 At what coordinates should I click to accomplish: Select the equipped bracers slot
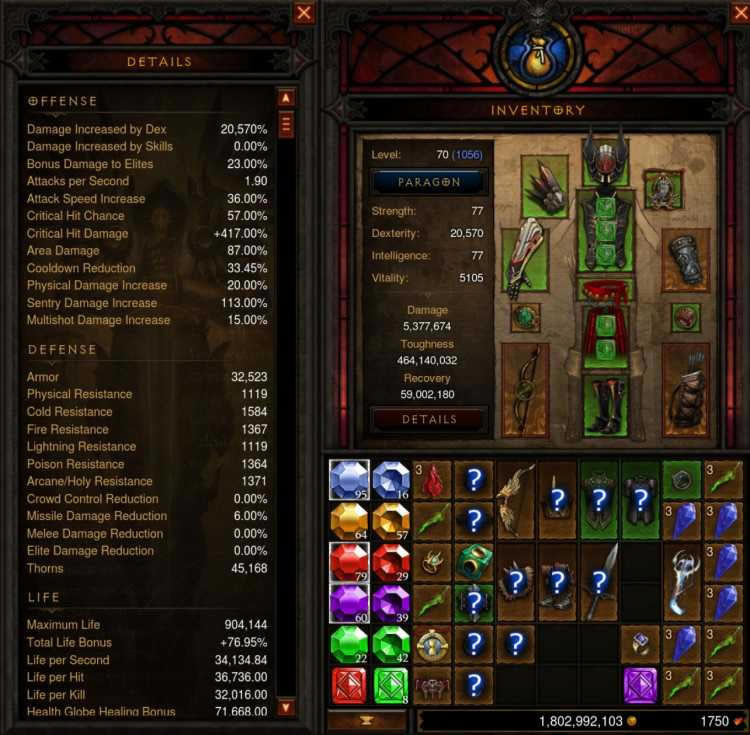point(686,260)
